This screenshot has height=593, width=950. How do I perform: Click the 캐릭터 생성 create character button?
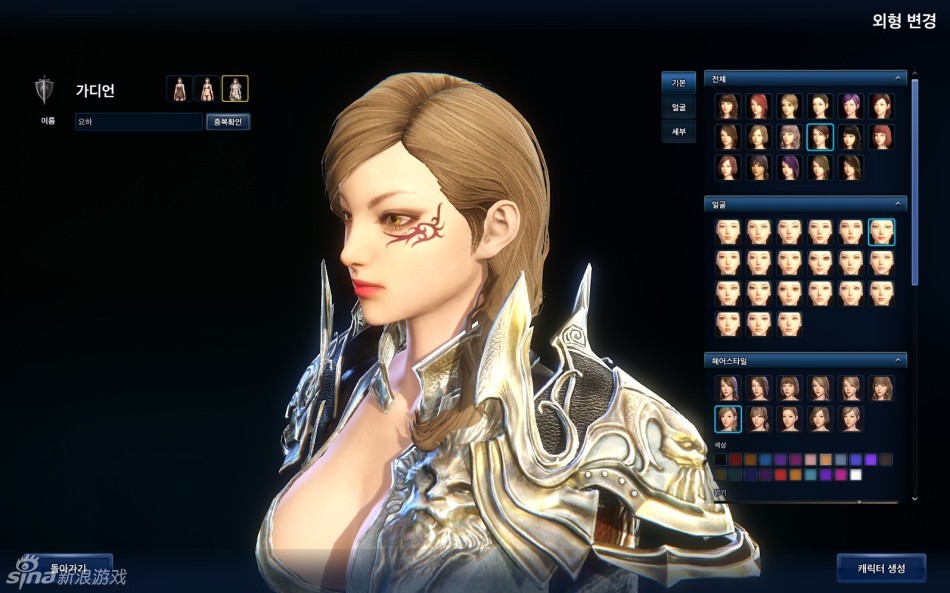(881, 568)
